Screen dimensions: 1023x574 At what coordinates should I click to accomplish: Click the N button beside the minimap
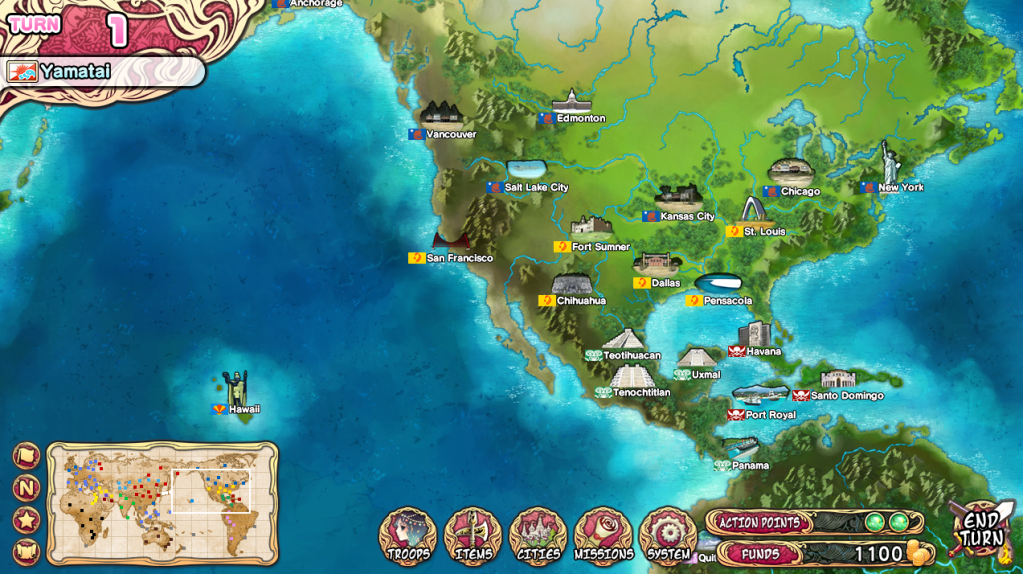click(x=27, y=488)
